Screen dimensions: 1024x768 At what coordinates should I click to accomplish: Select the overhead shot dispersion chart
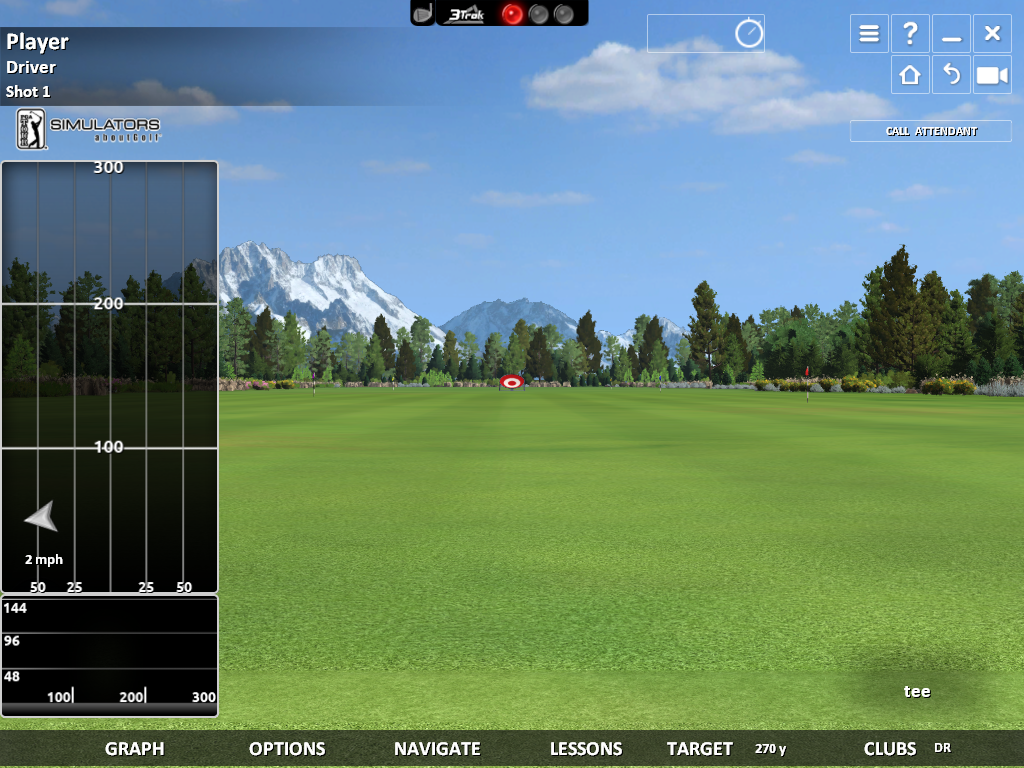click(x=109, y=376)
